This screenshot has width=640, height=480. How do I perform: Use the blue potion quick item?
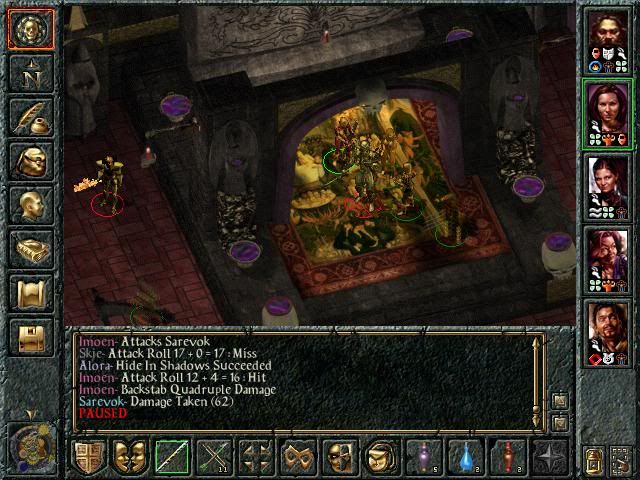coord(466,457)
